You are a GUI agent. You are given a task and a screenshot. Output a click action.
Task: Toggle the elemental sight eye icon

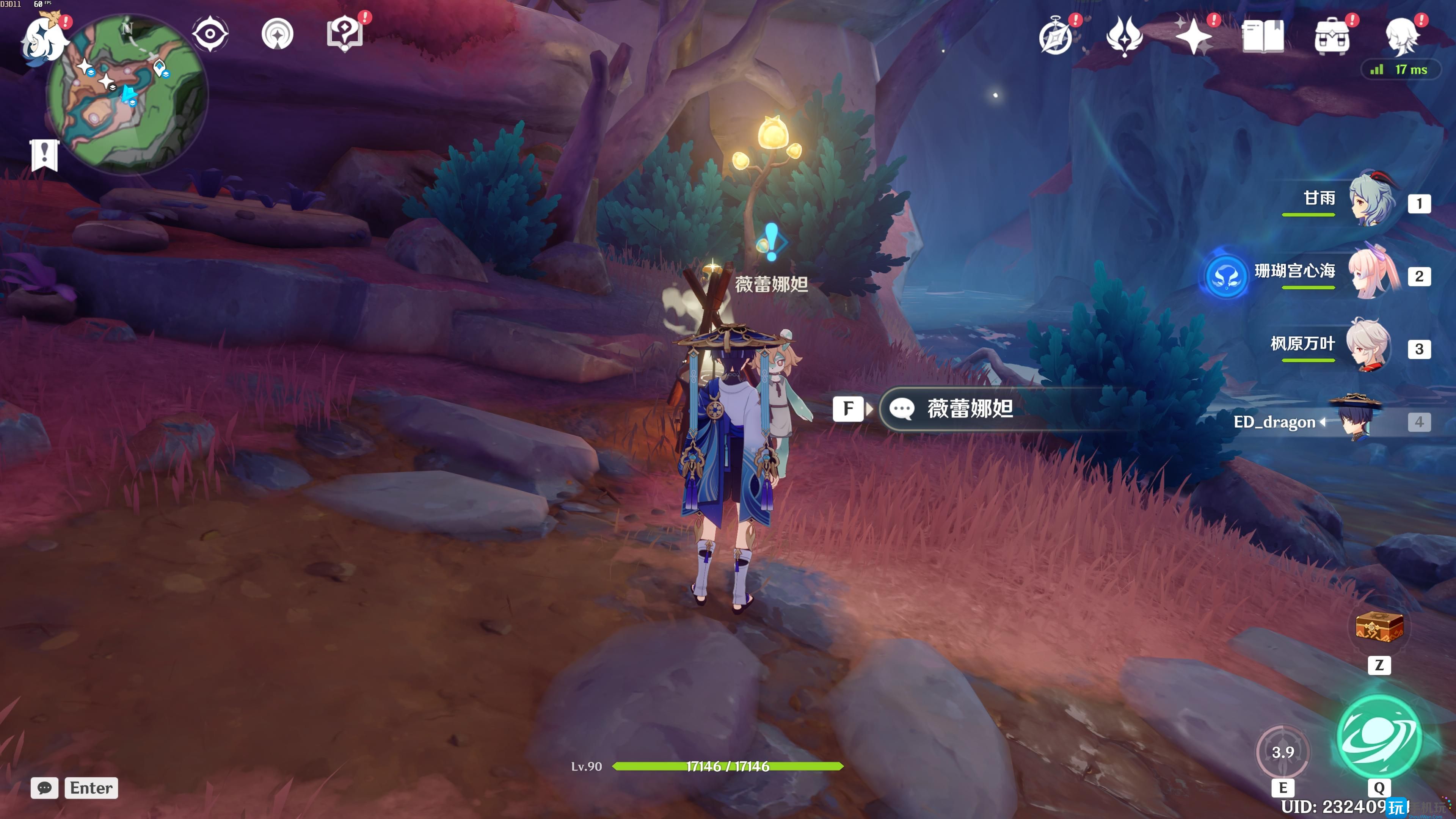click(210, 34)
